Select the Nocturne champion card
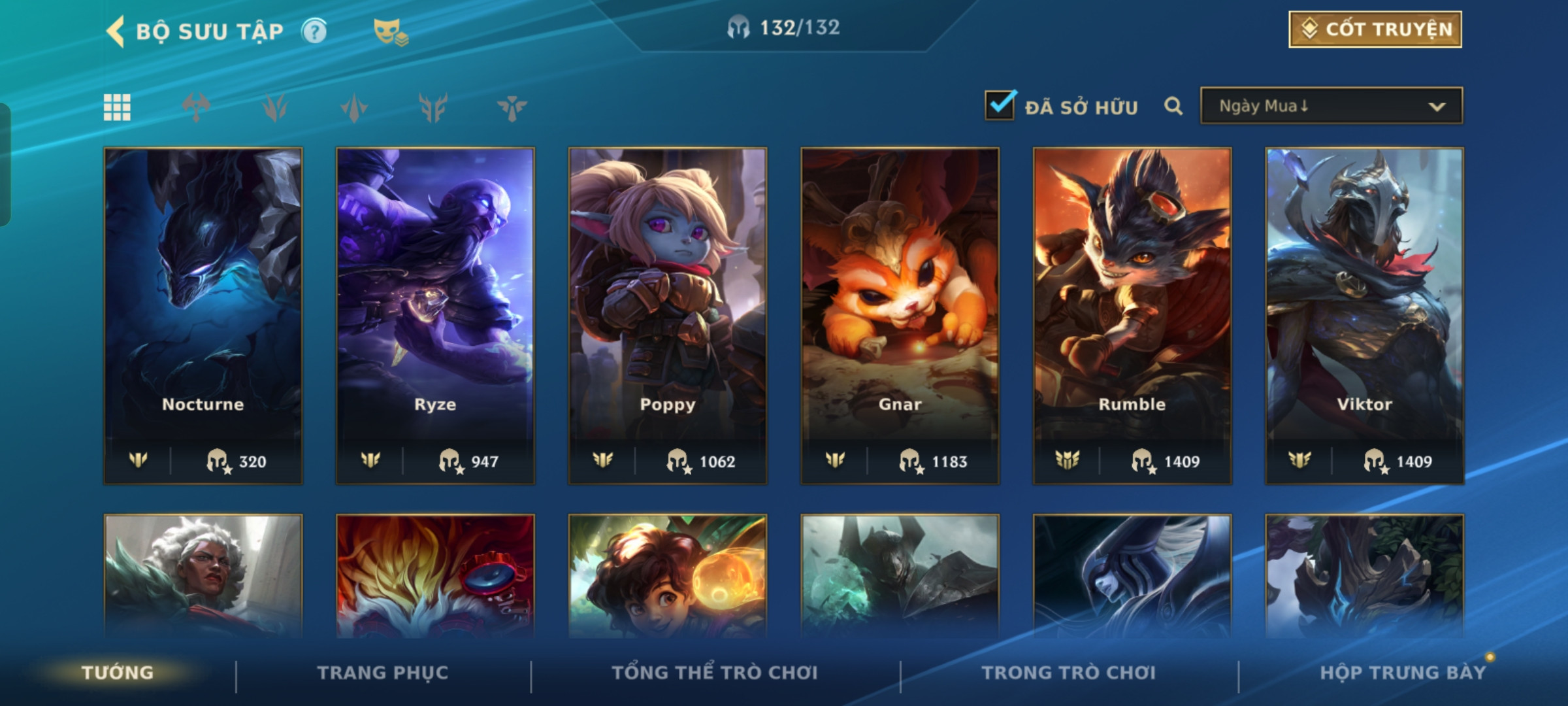The image size is (1568, 706). (x=203, y=315)
